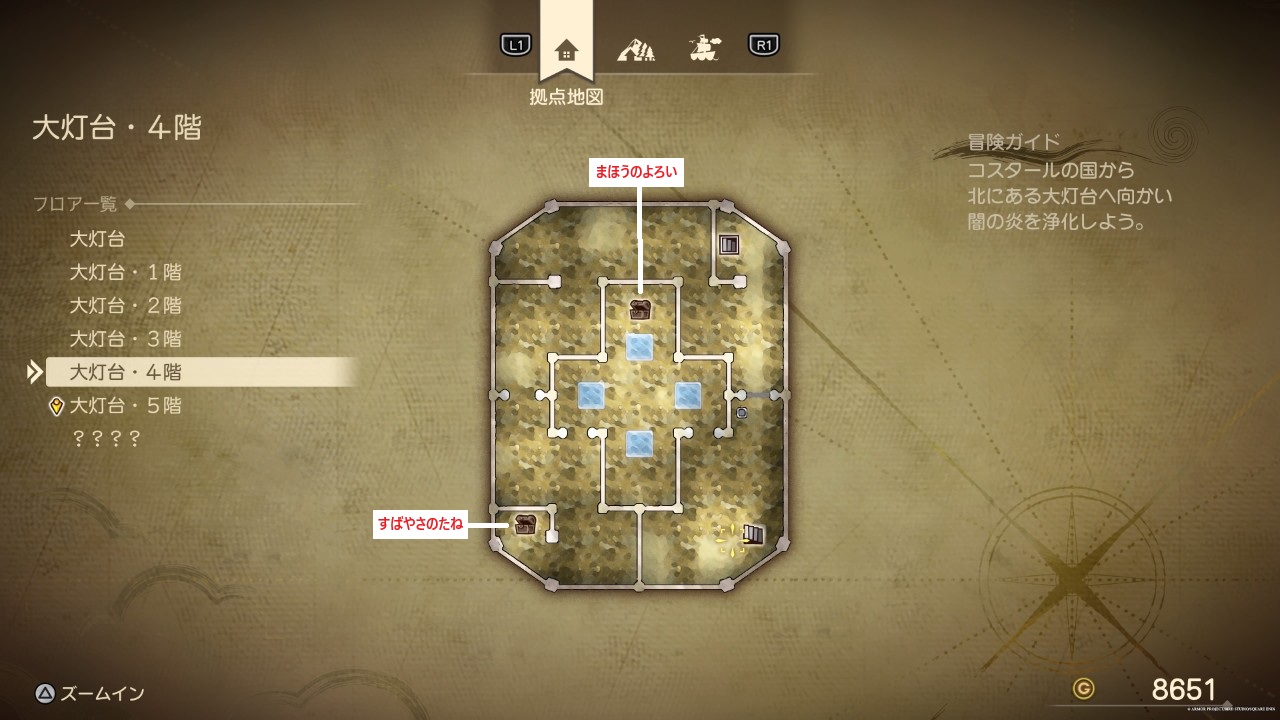The width and height of the screenshot is (1280, 720).
Task: Open the 大灯台・2階 floor map
Action: (125, 305)
